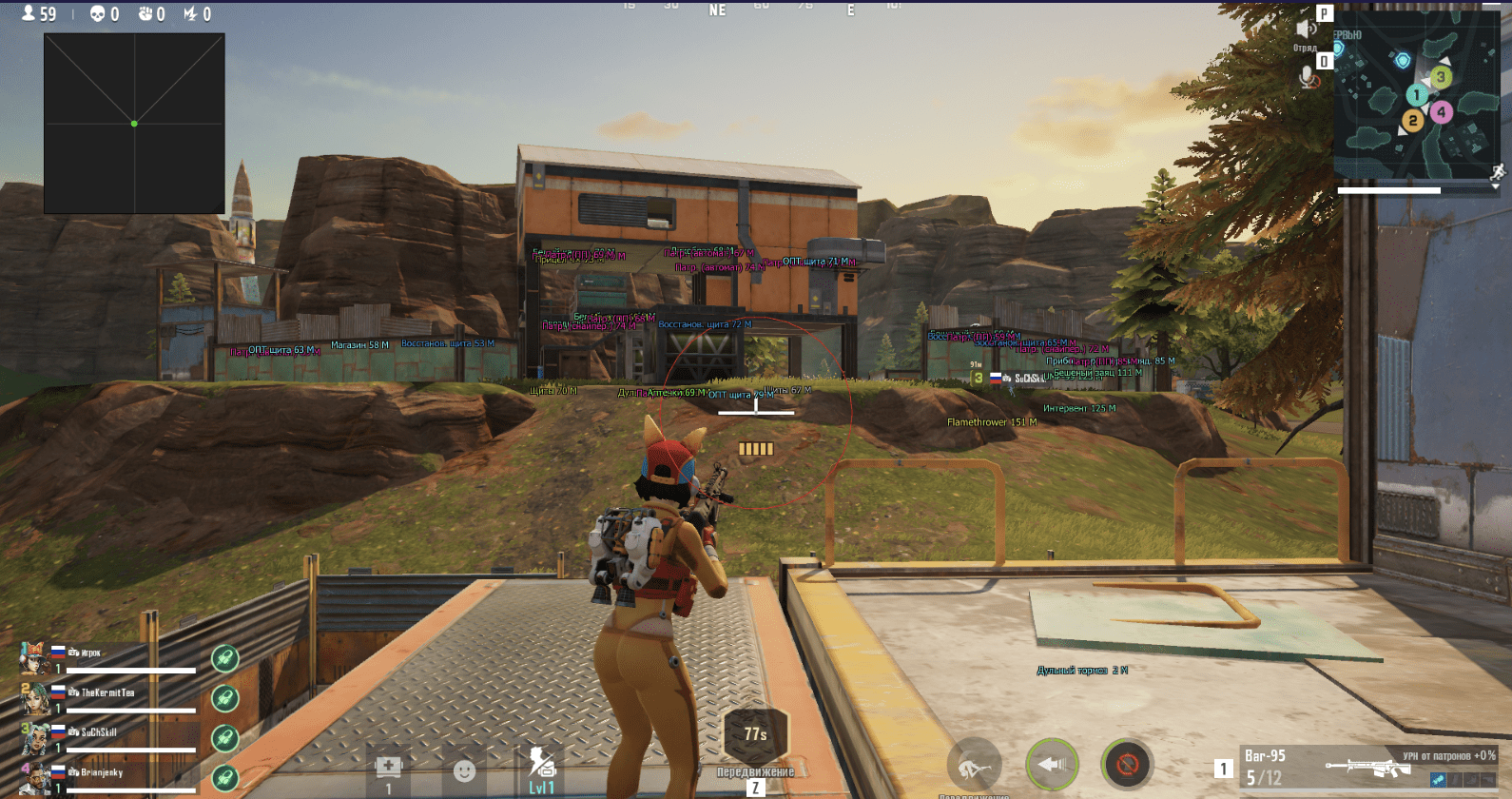
Task: Use the medkit item slot
Action: point(388,767)
